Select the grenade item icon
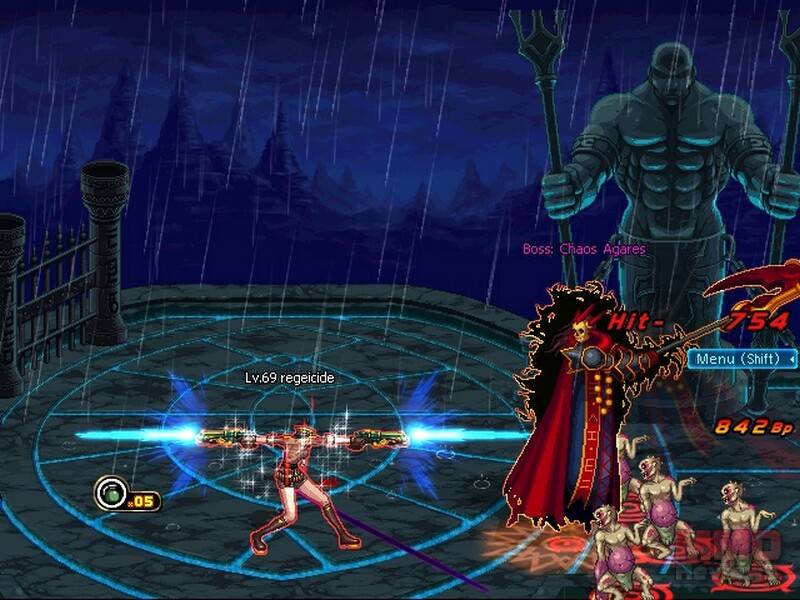 click(x=109, y=492)
